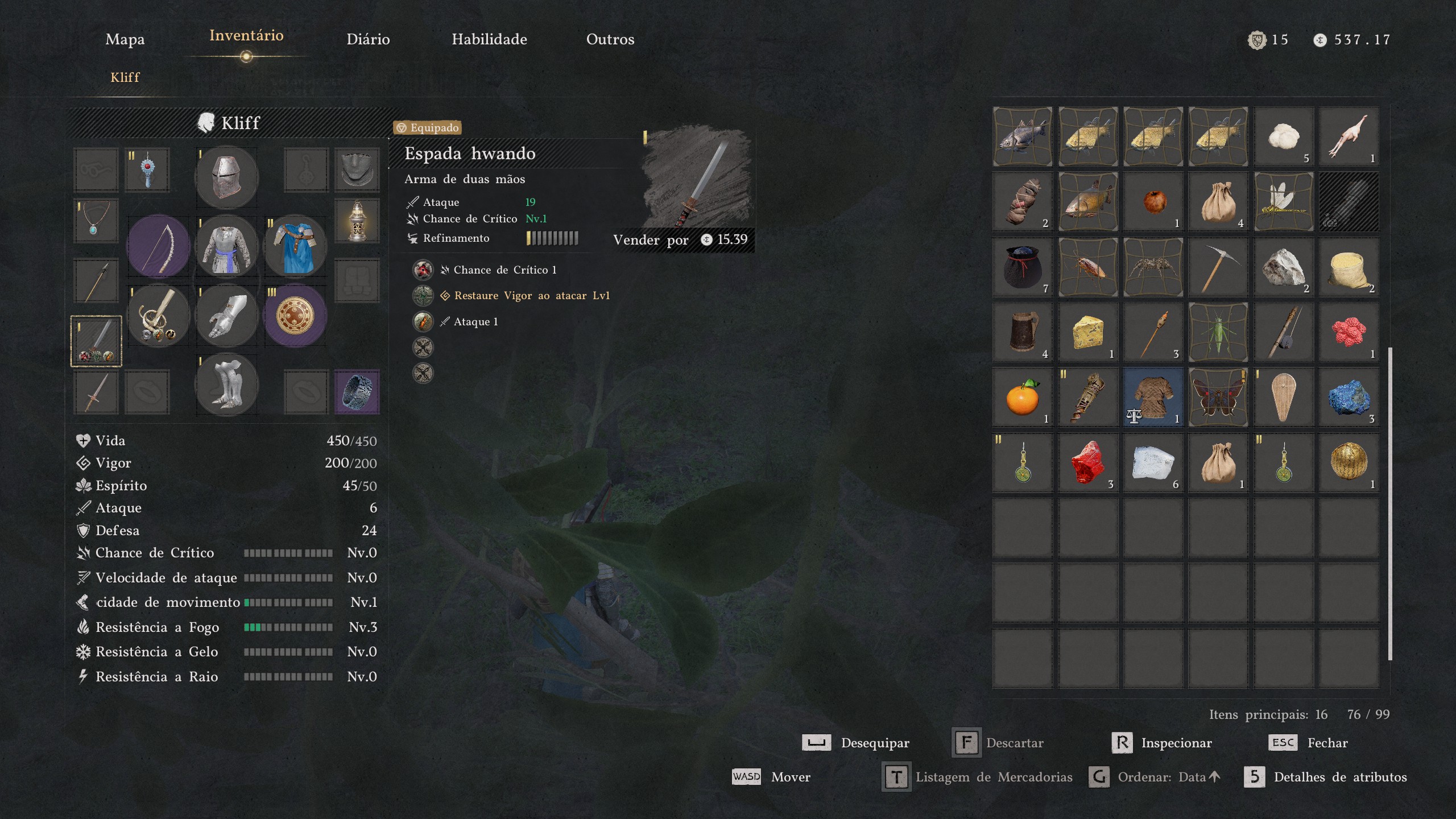Select the blue cloak equipment slot

[295, 247]
